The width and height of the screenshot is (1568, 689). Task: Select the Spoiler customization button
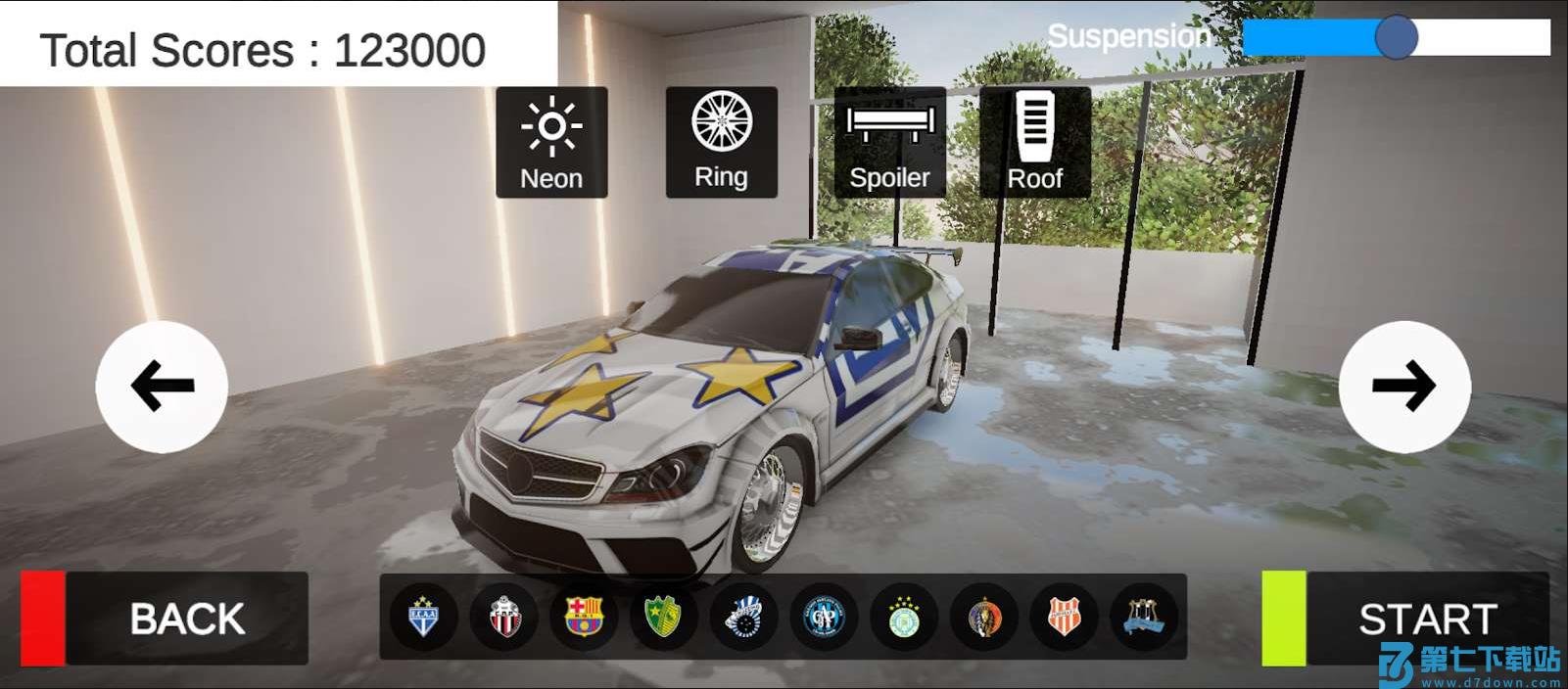(889, 142)
